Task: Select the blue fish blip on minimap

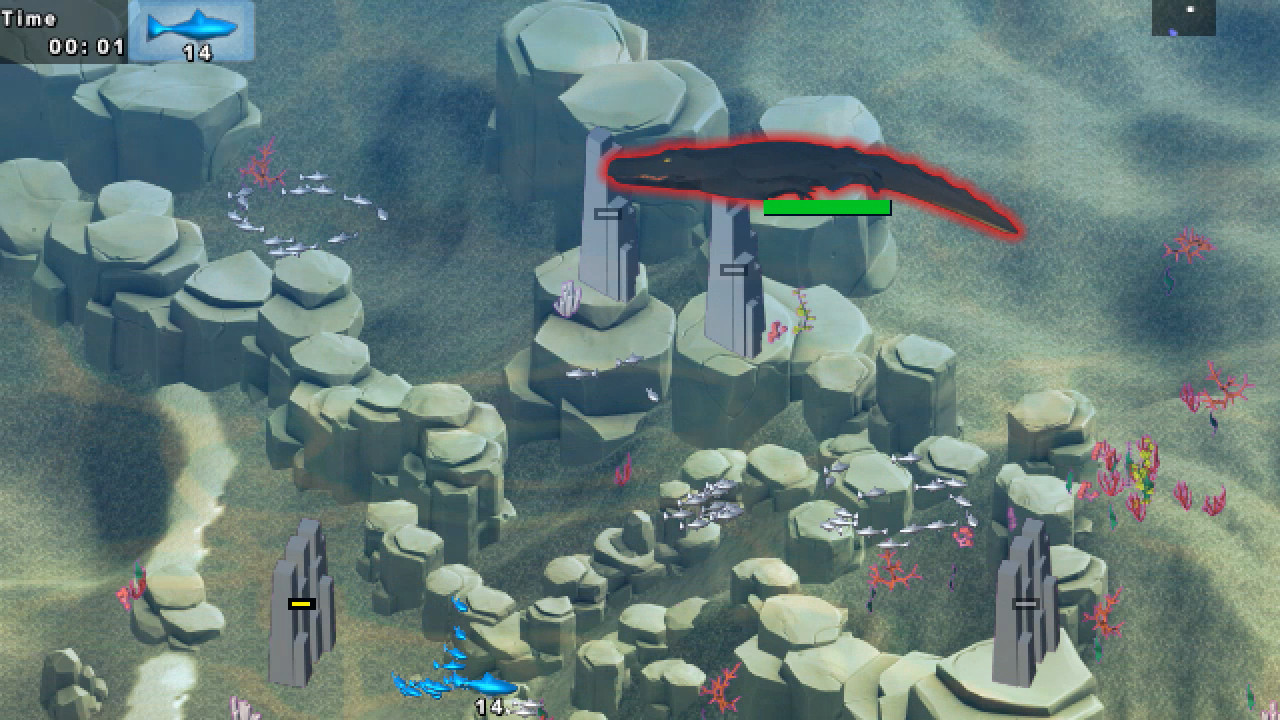Action: tap(1173, 33)
